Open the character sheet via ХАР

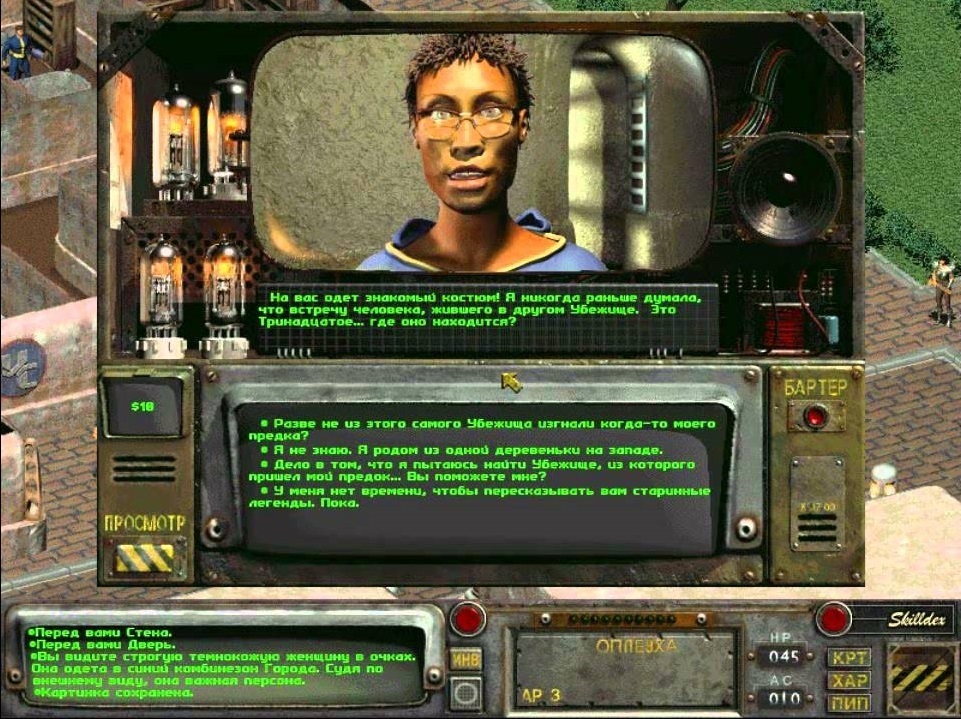click(x=846, y=681)
